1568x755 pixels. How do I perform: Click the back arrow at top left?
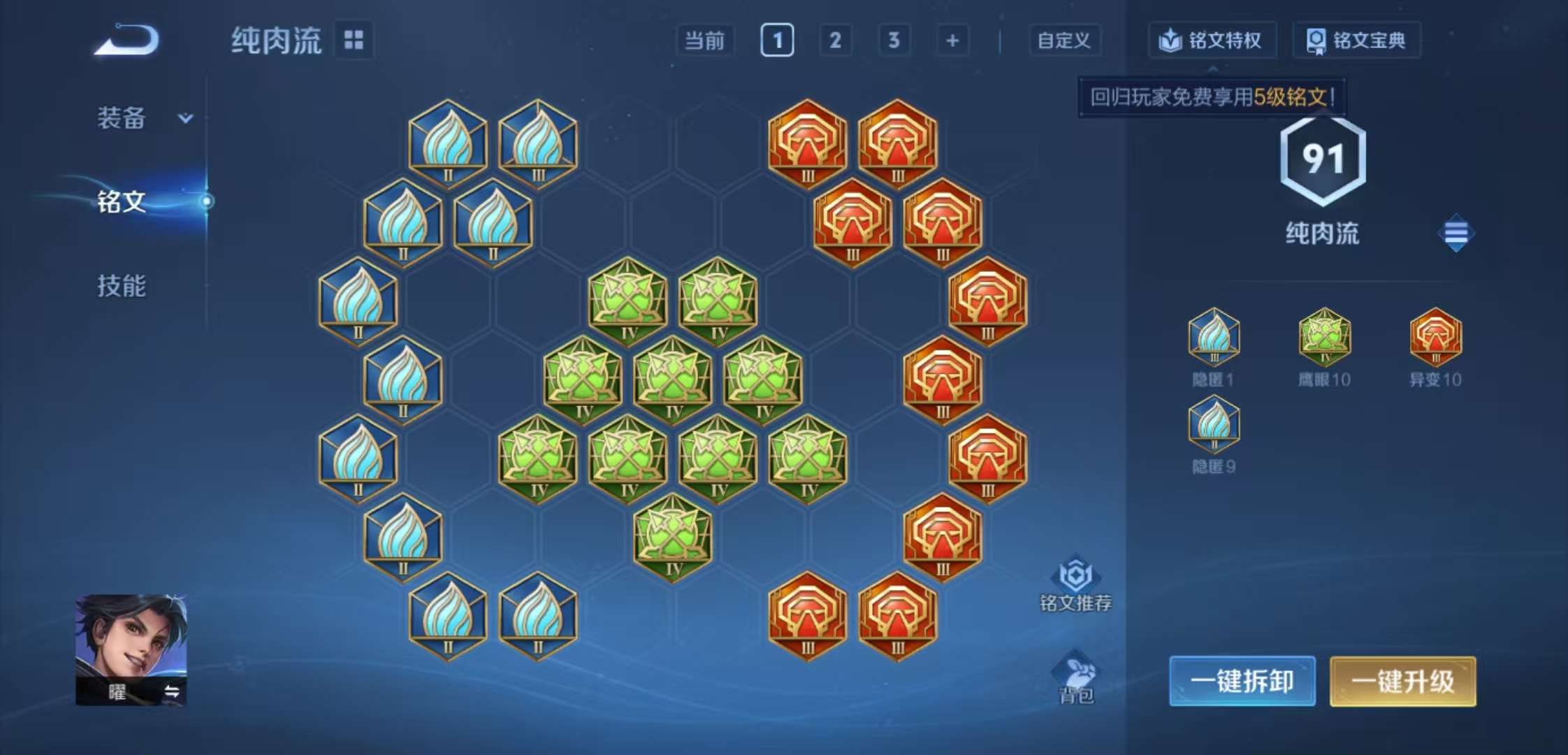pos(124,38)
